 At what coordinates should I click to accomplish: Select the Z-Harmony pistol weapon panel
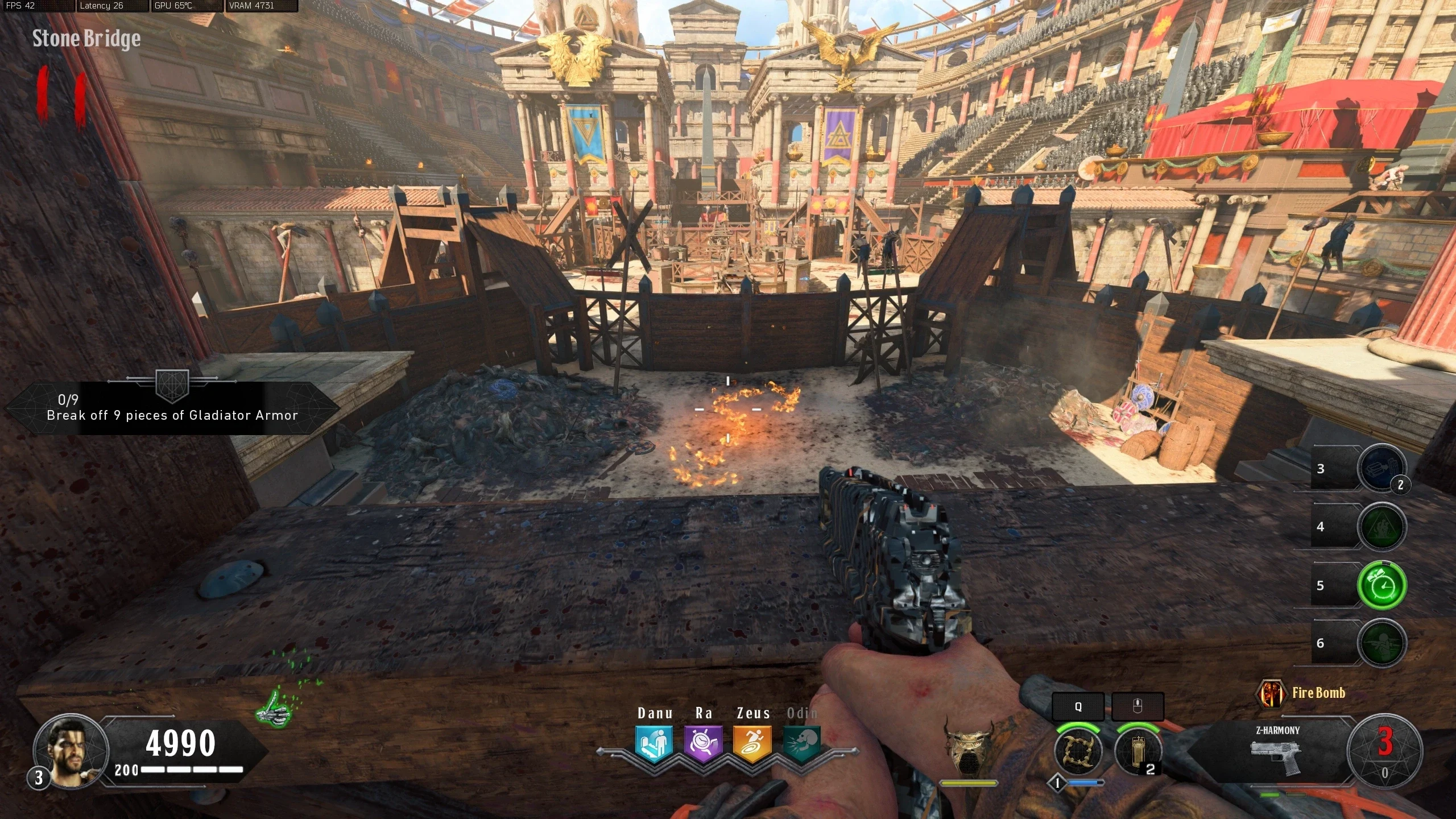tap(1277, 752)
